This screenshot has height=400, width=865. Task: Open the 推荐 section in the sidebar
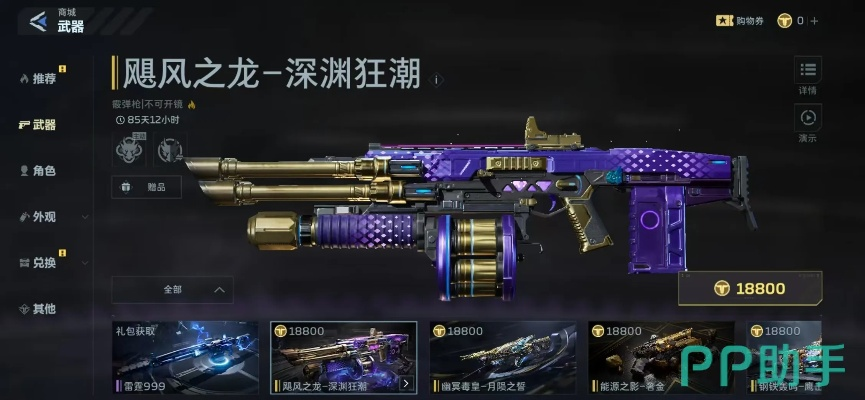coord(42,78)
